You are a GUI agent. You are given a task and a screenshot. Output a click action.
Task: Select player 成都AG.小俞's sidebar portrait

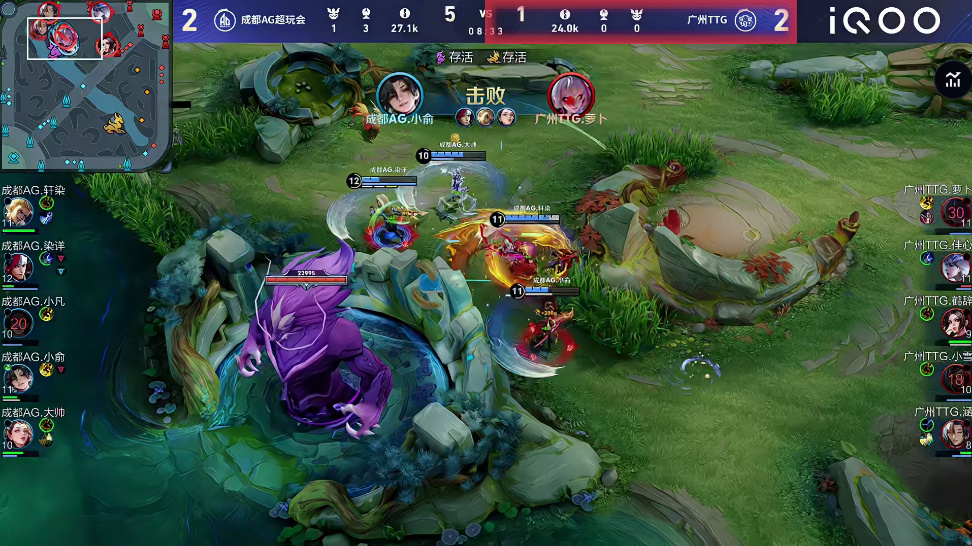(18, 378)
